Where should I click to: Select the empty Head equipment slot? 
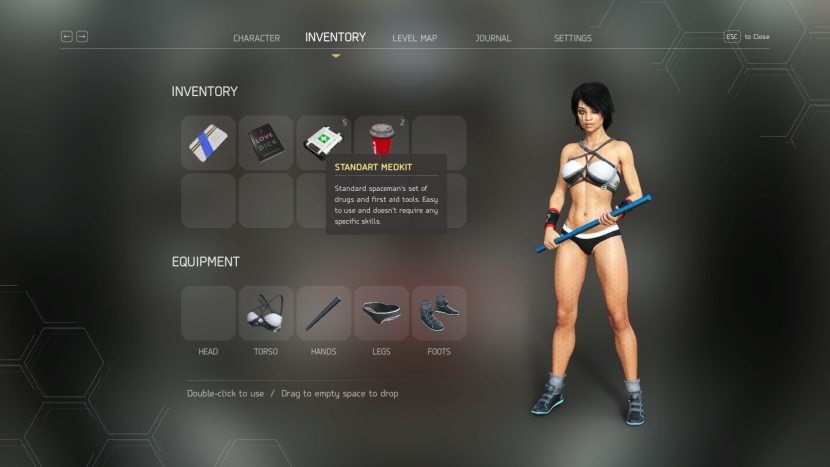[208, 313]
